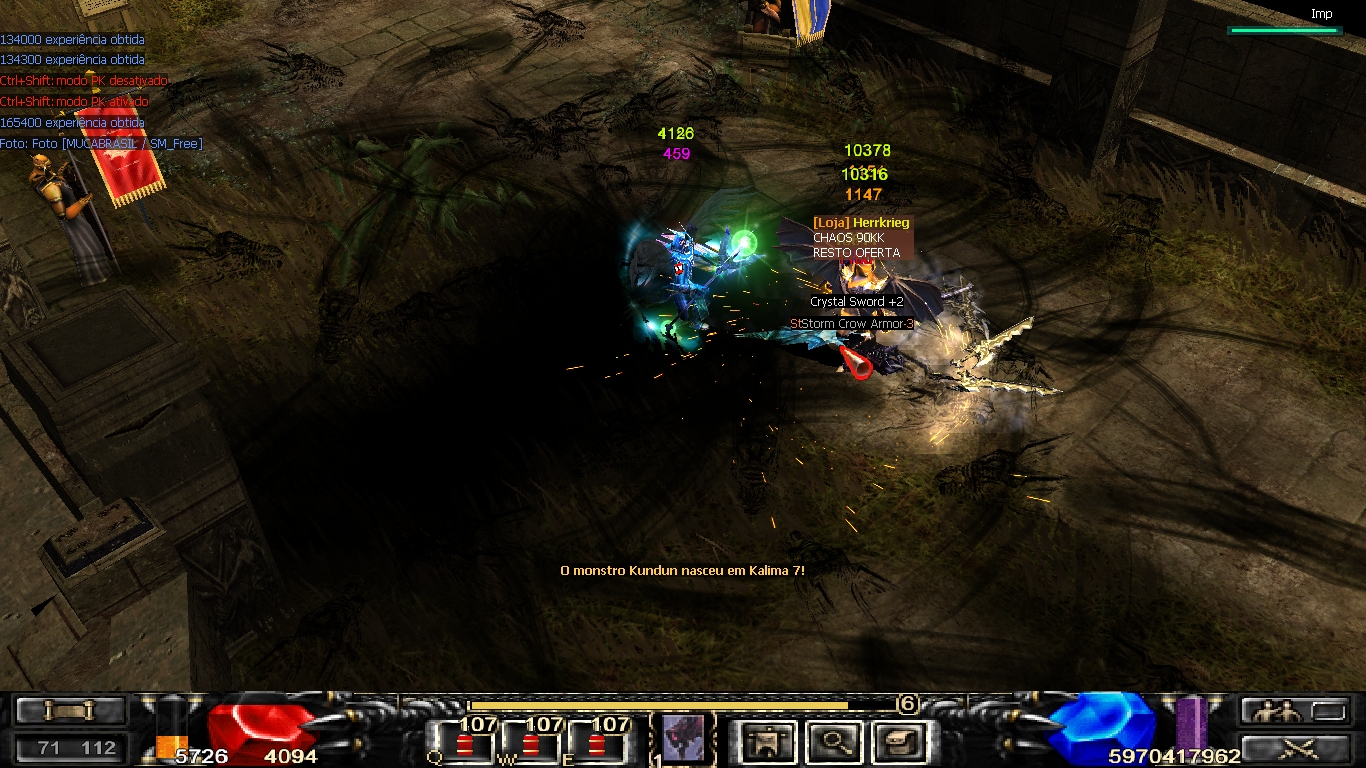Use the red potion in slot E
1366x768 pixels.
(598, 745)
